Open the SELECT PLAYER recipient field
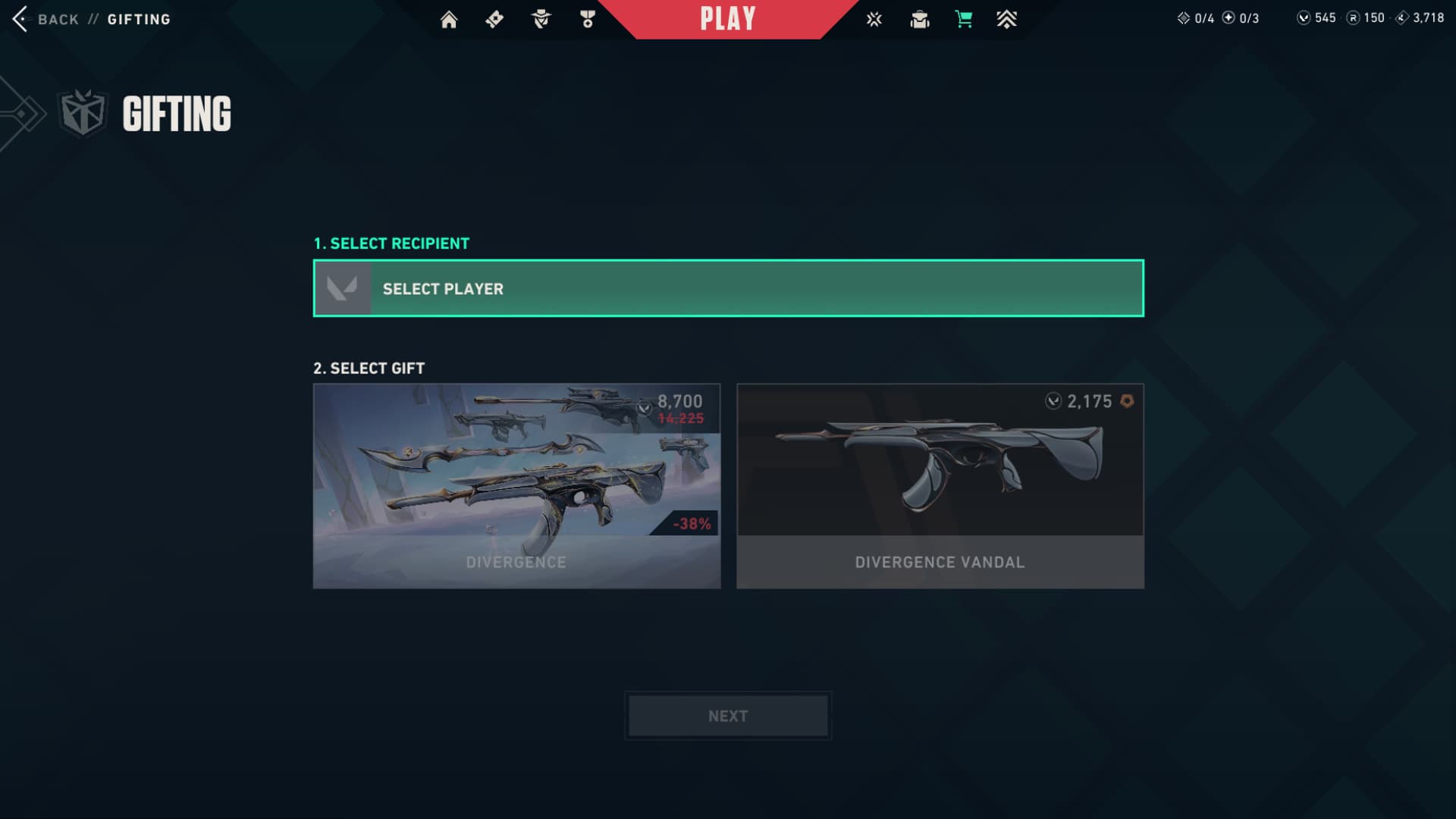Viewport: 1456px width, 819px height. 726,288
